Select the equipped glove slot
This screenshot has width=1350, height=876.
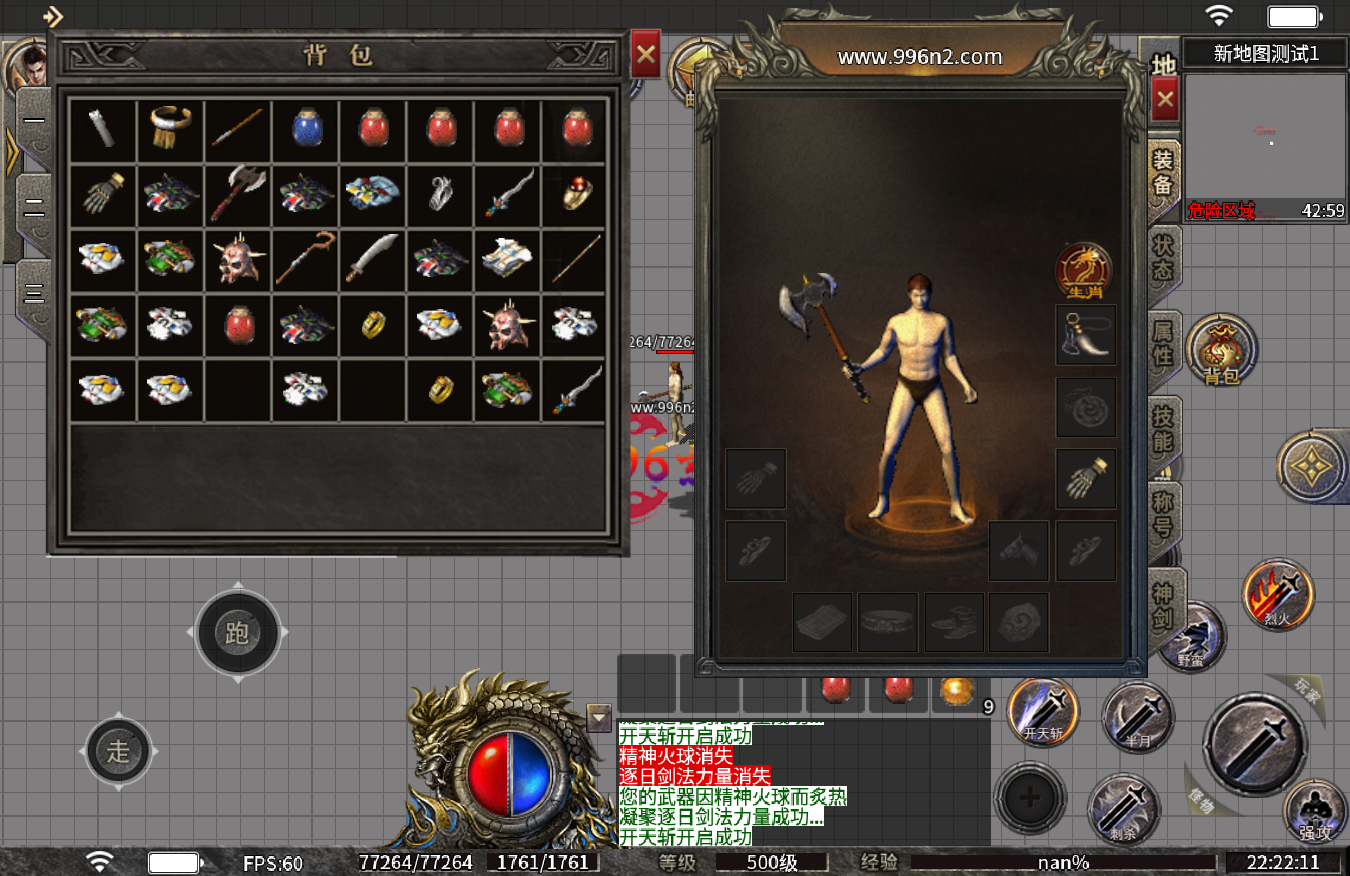pyautogui.click(x=1086, y=479)
